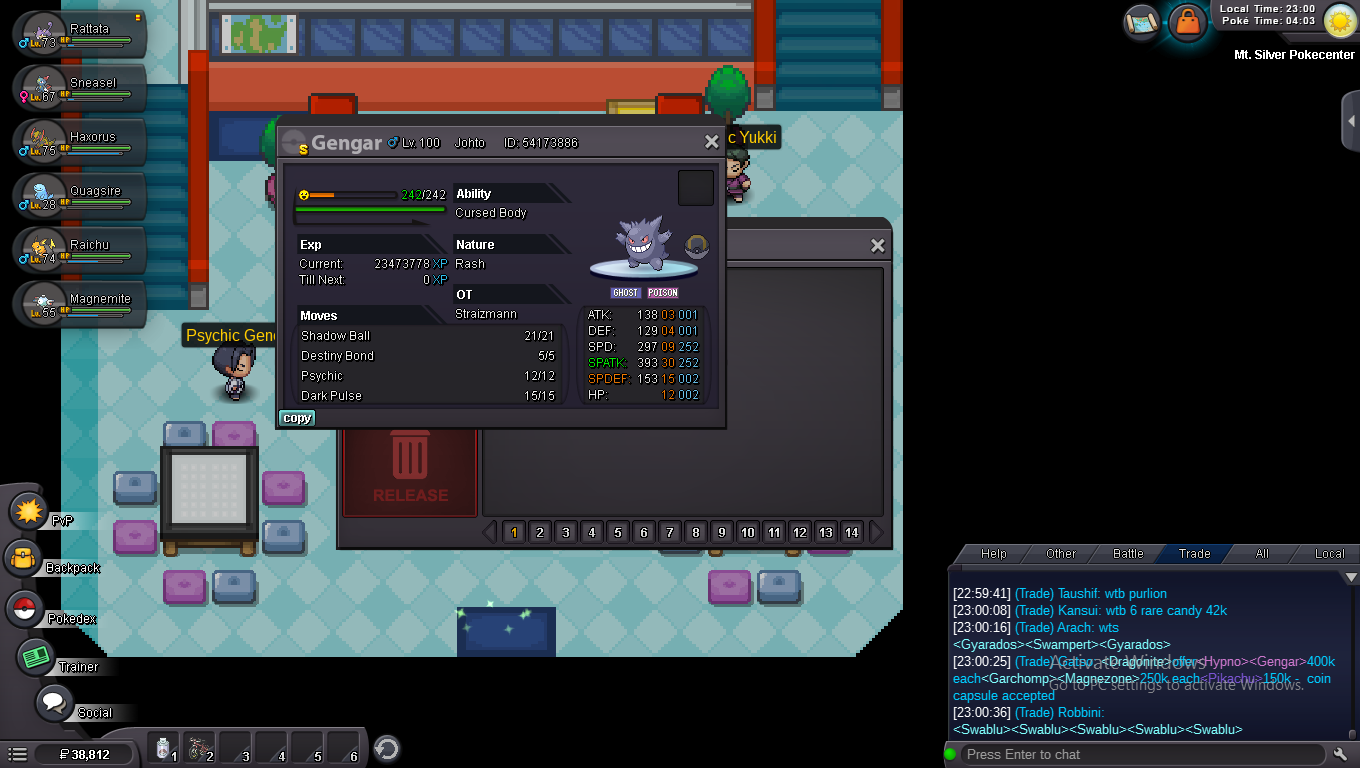Image resolution: width=1360 pixels, height=768 pixels.
Task: Open the Pokedex
Action: pyautogui.click(x=26, y=609)
